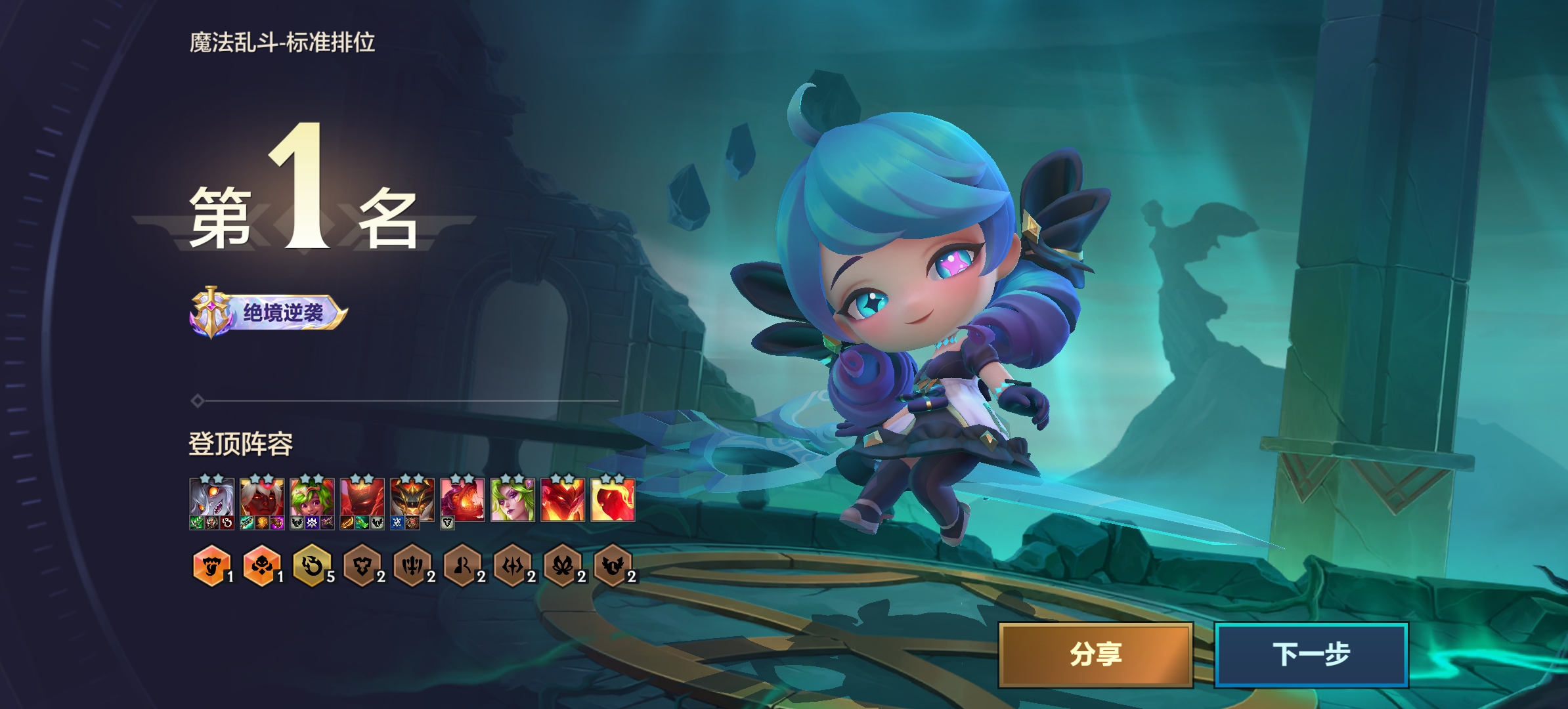
Task: Inspect the bronze trident trait icon
Action: (x=412, y=565)
